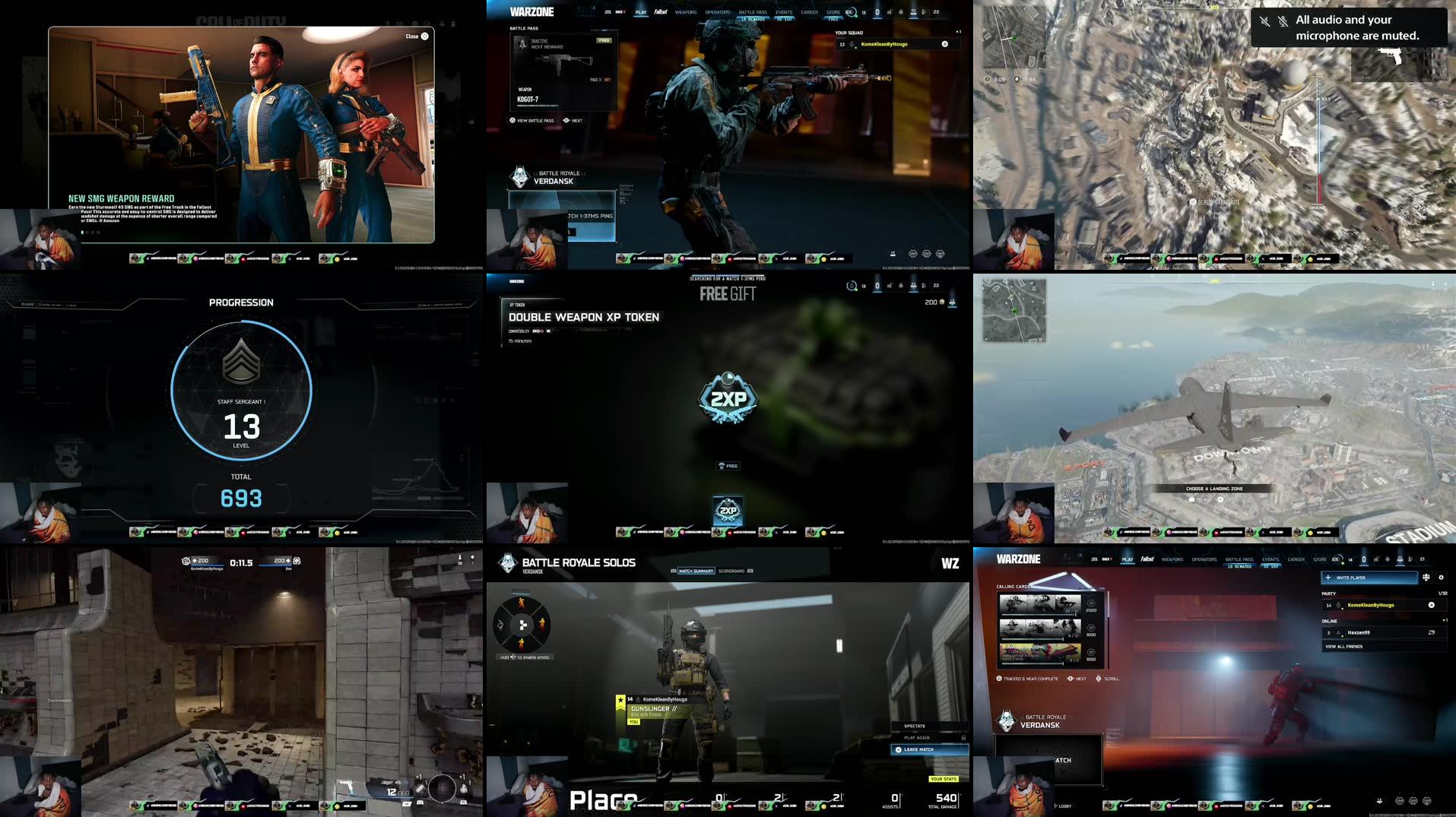
Task: Unmute the audio speaker icon in the mute notification
Action: pyautogui.click(x=1265, y=22)
